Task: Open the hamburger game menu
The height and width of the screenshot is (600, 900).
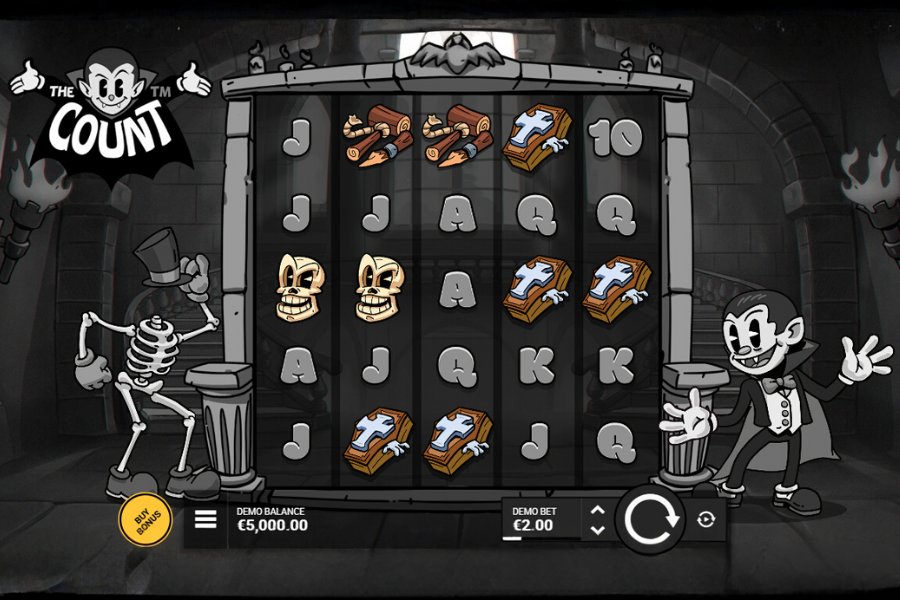Action: (x=205, y=520)
